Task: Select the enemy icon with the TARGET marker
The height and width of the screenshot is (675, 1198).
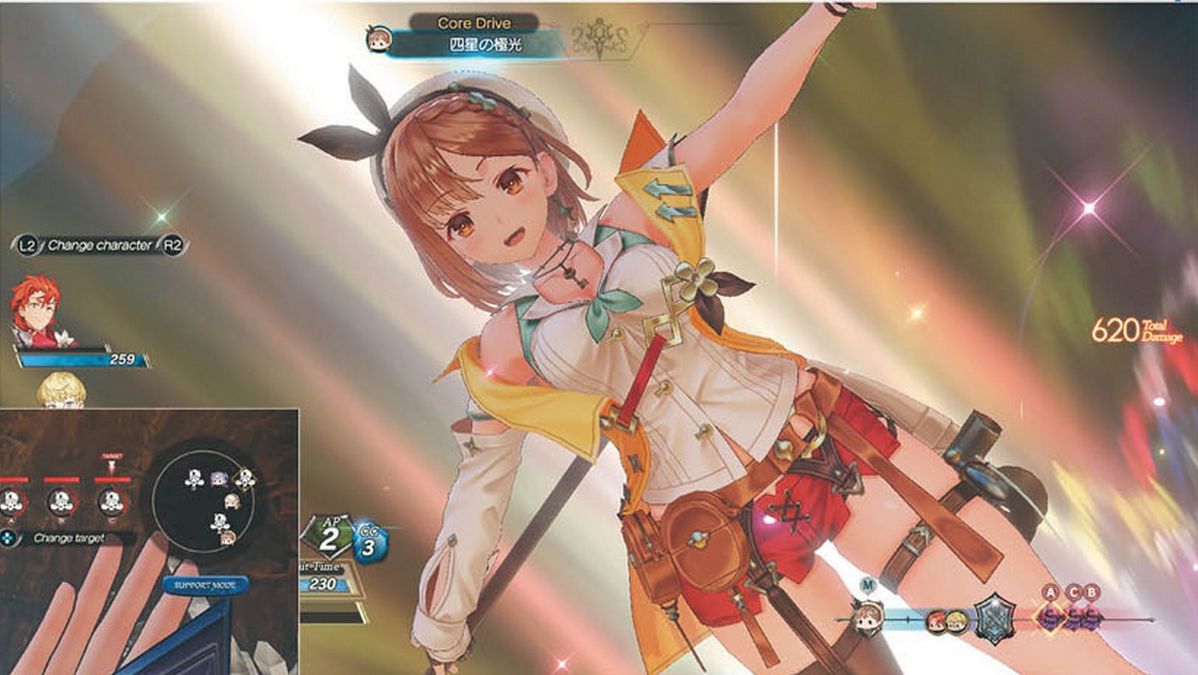Action: [x=110, y=499]
